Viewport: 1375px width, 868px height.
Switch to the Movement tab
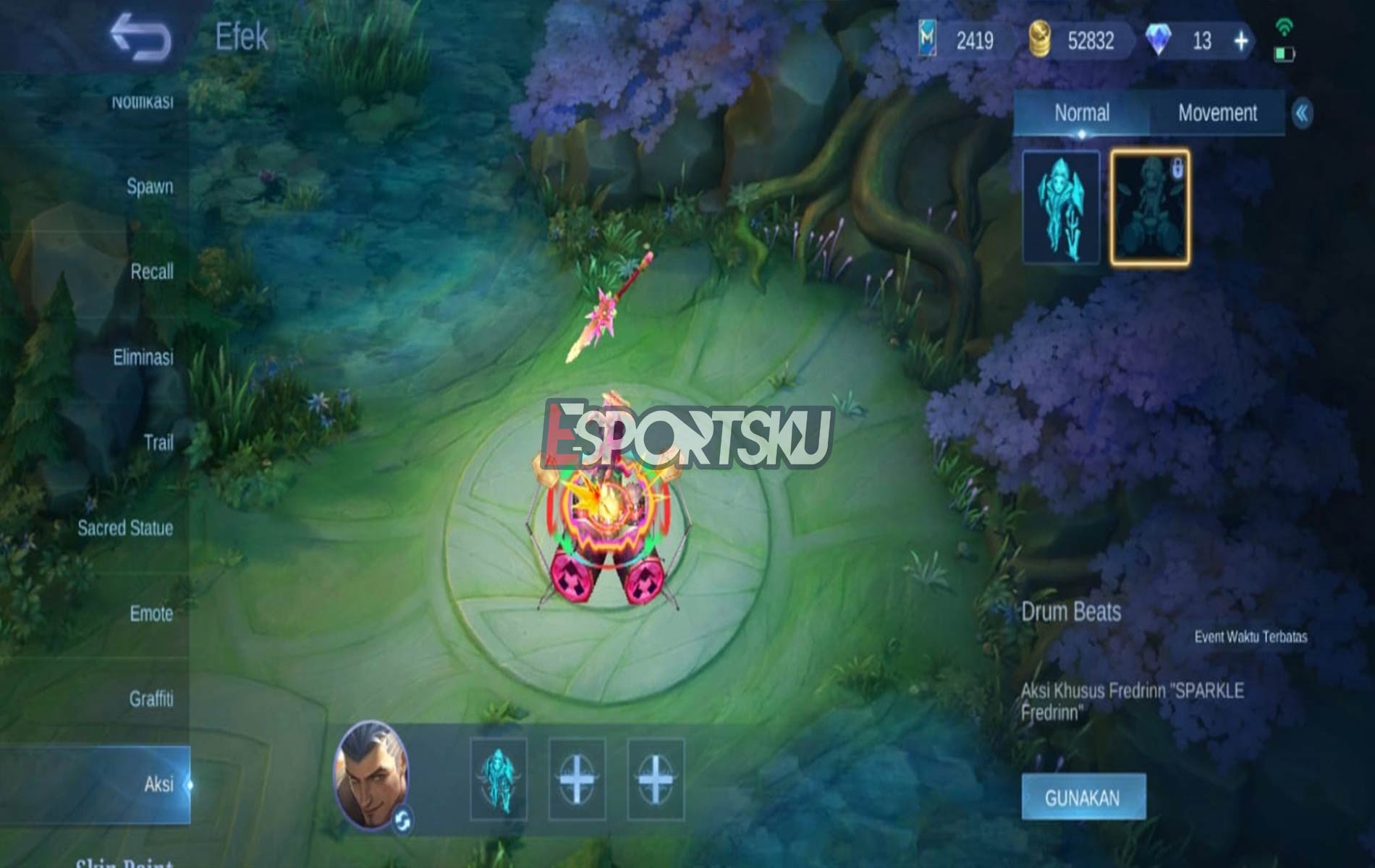pos(1217,112)
